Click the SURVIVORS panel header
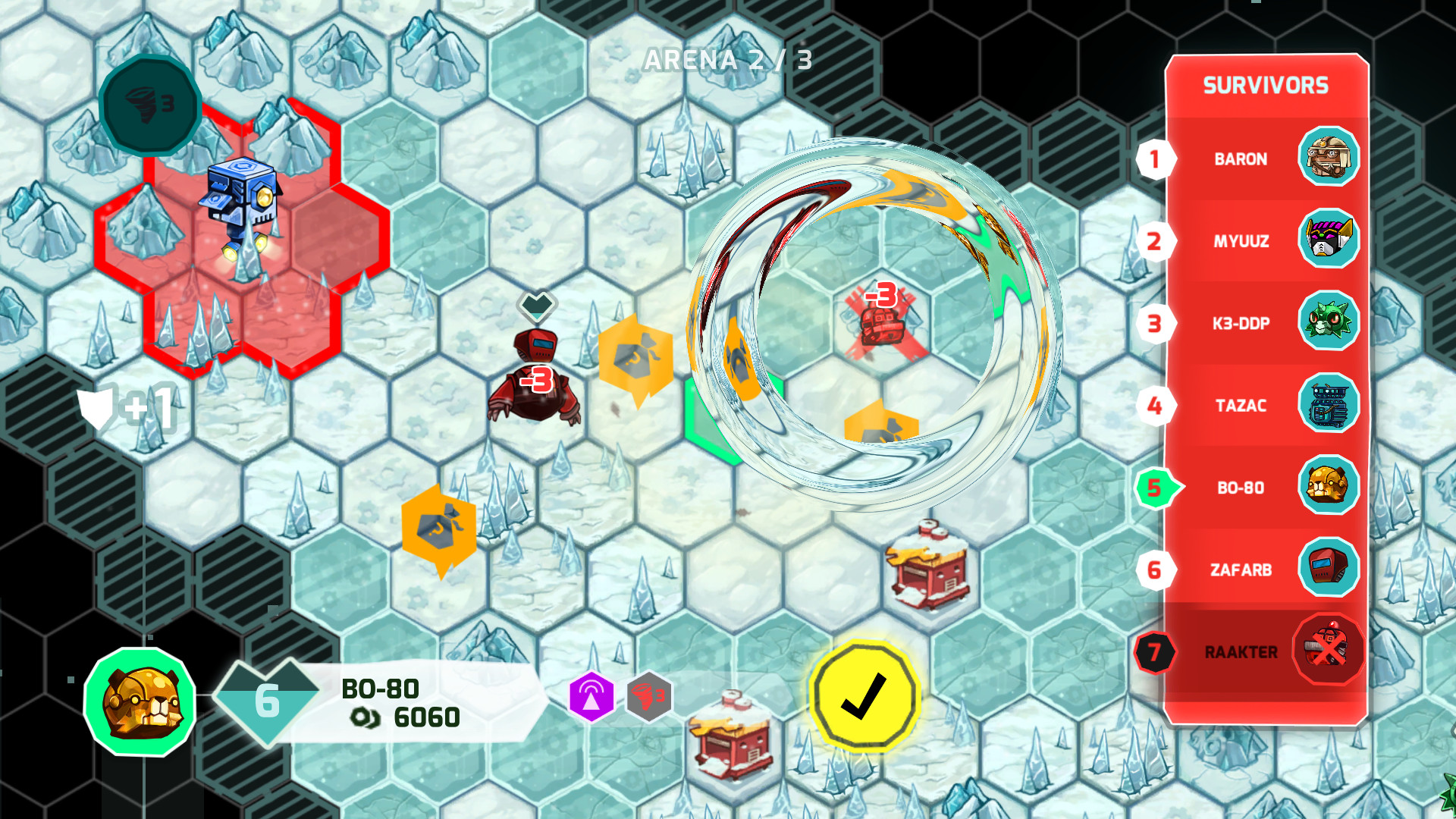 1267,85
